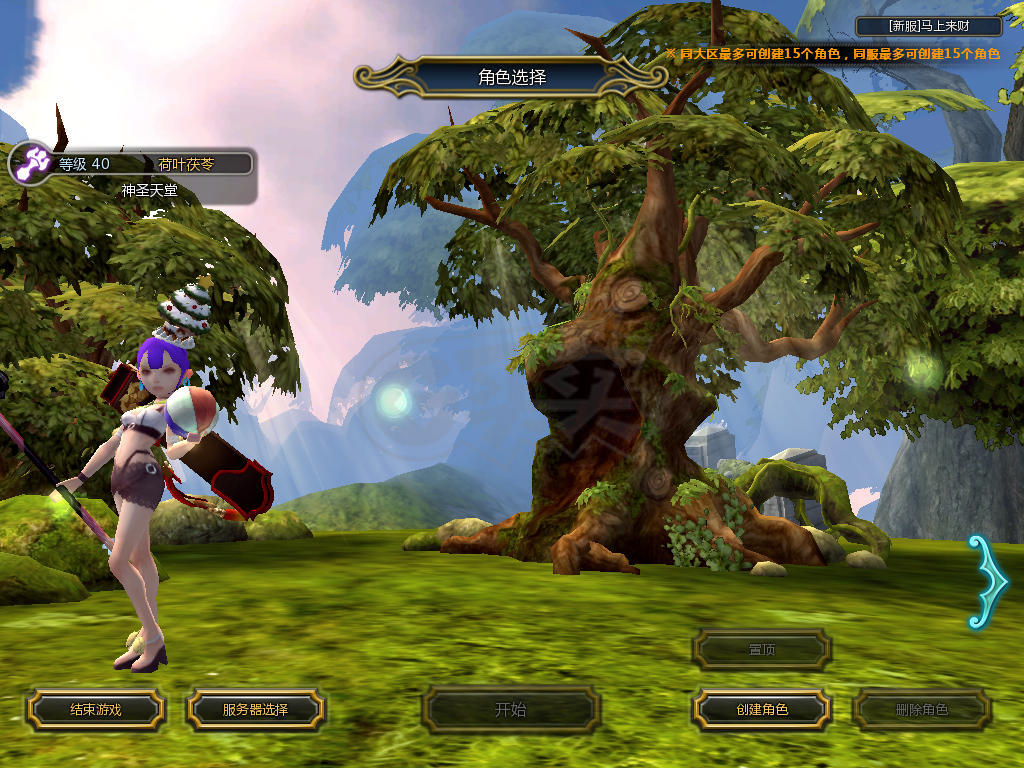The width and height of the screenshot is (1024, 768).
Task: Click the 结束游戏 (end game) button
Action: (95, 710)
